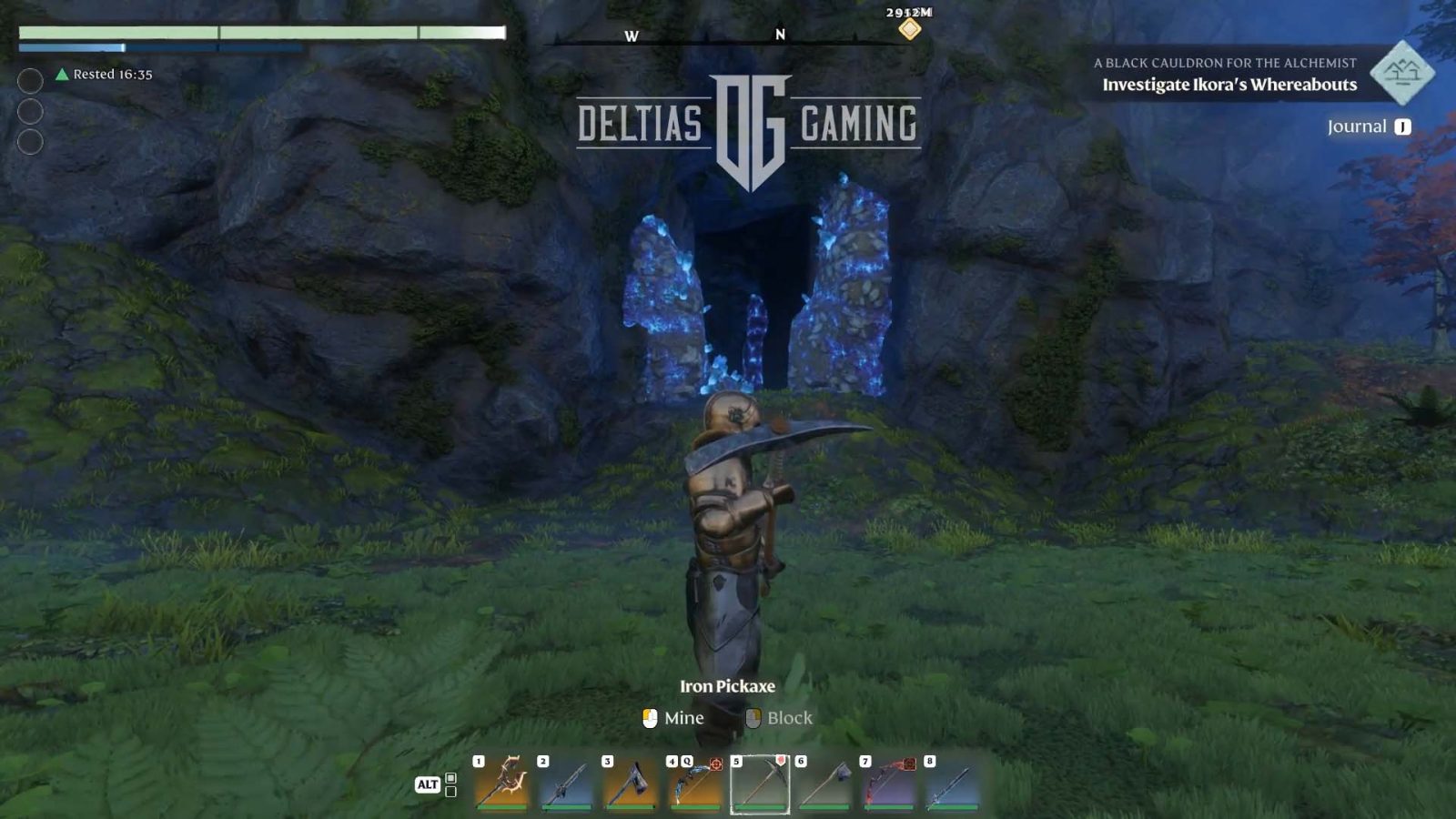Viewport: 1456px width, 819px height.
Task: Open the Investigate Ikora's Whereabouts quest tracker
Action: click(1228, 85)
